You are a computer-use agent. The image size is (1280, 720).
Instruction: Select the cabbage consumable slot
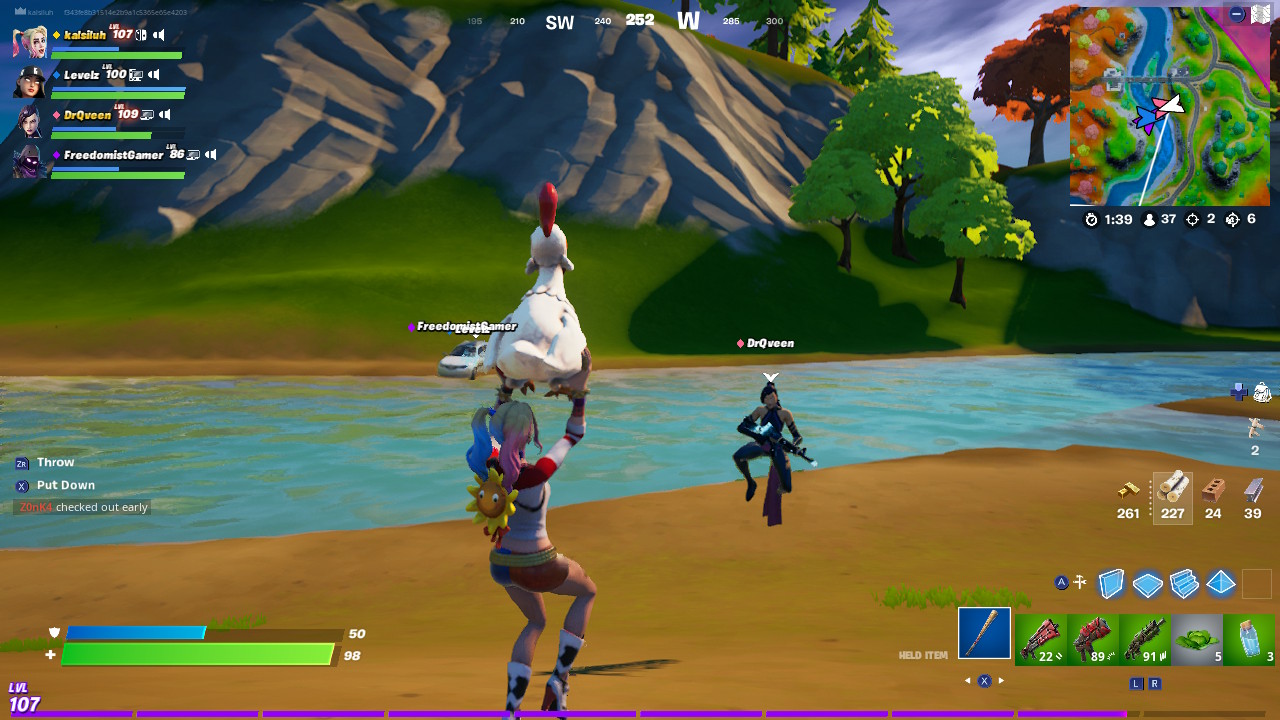[1196, 639]
